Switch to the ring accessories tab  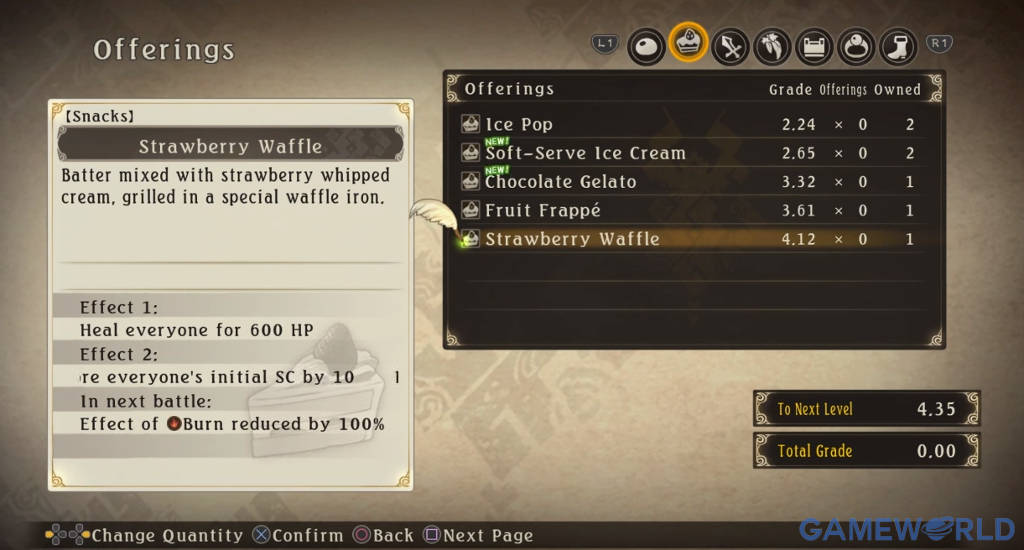coord(857,45)
